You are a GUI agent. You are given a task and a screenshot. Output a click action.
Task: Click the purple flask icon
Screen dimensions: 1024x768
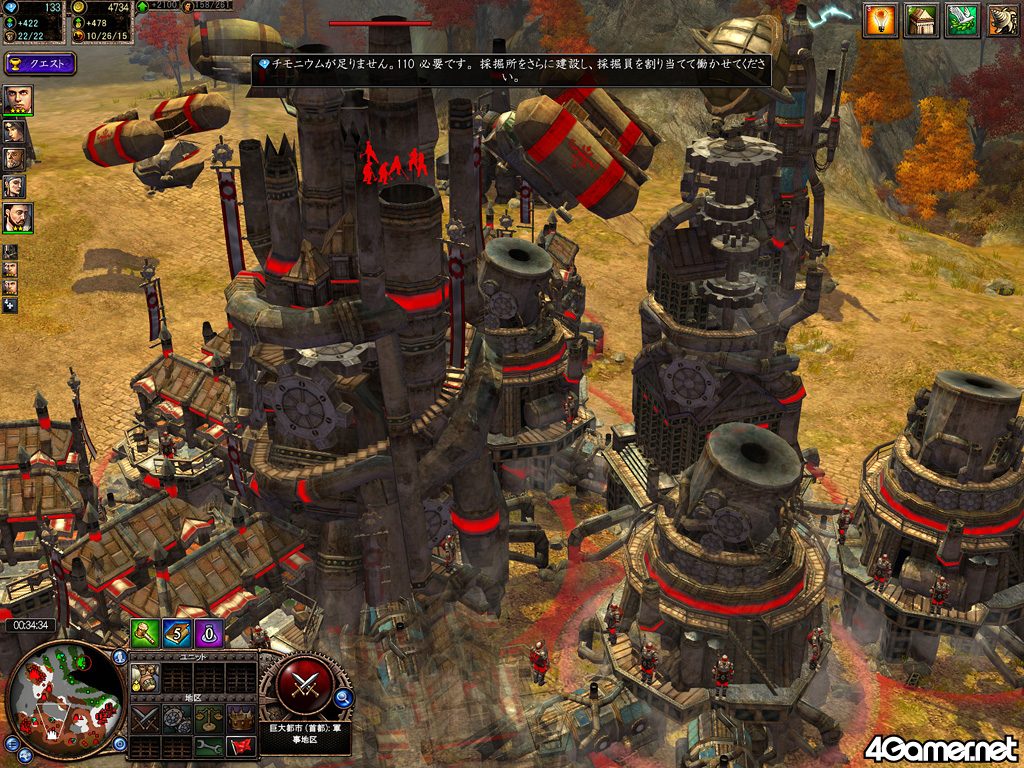(209, 633)
